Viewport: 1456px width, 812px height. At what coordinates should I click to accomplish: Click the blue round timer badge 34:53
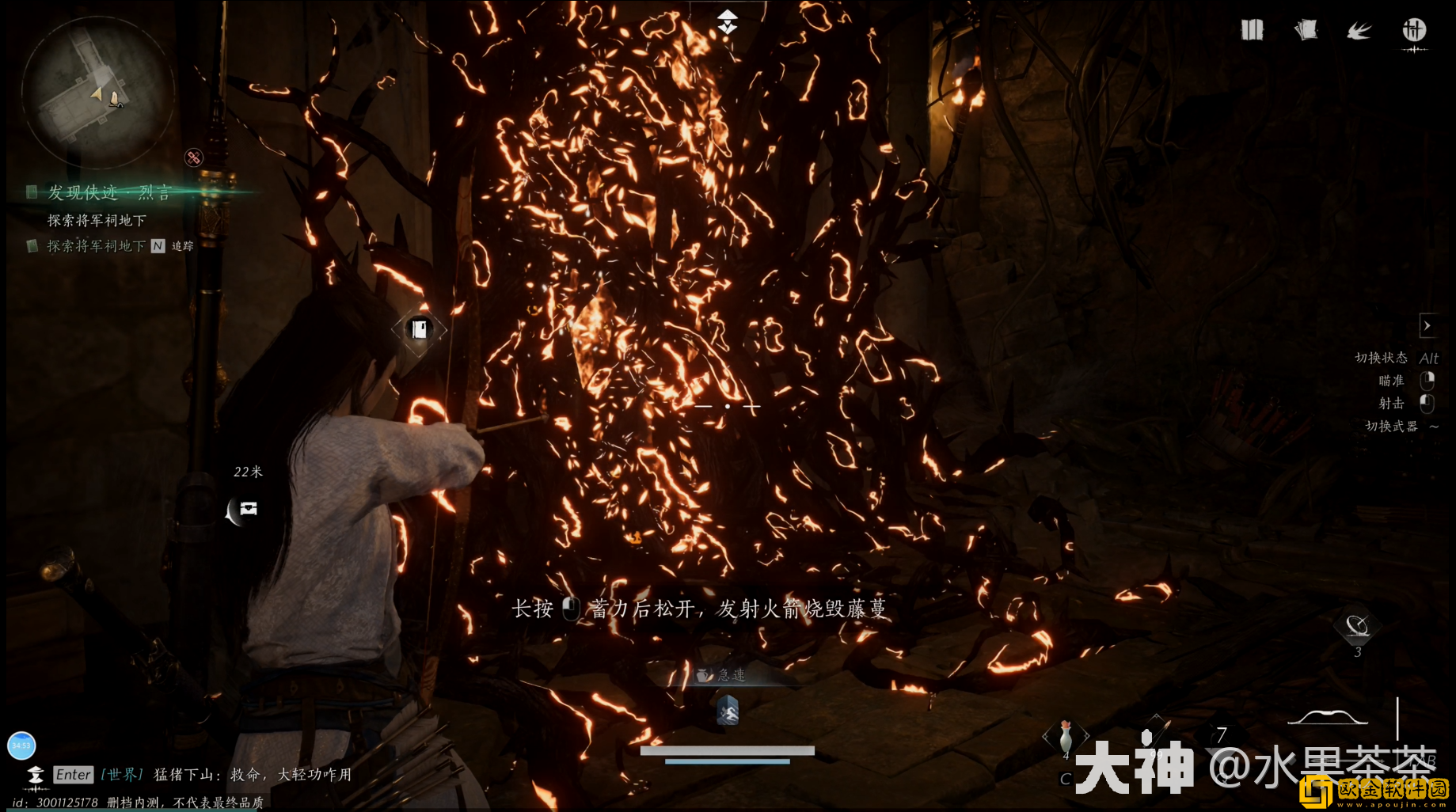[21, 746]
